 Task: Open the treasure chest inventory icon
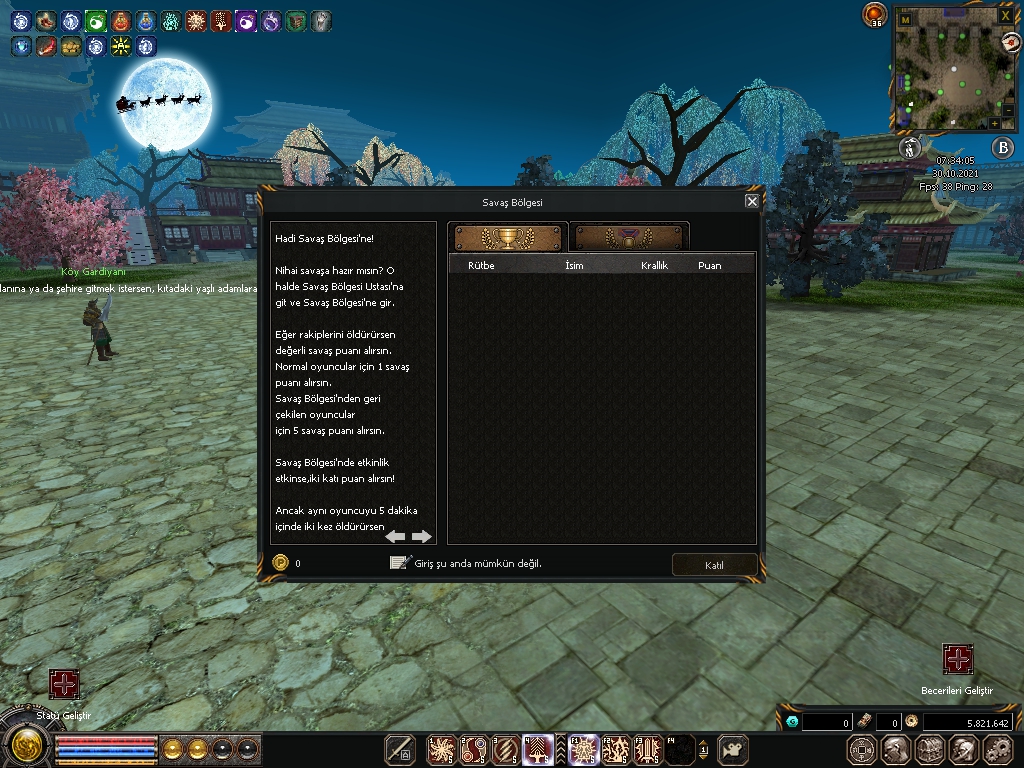[x=930, y=749]
